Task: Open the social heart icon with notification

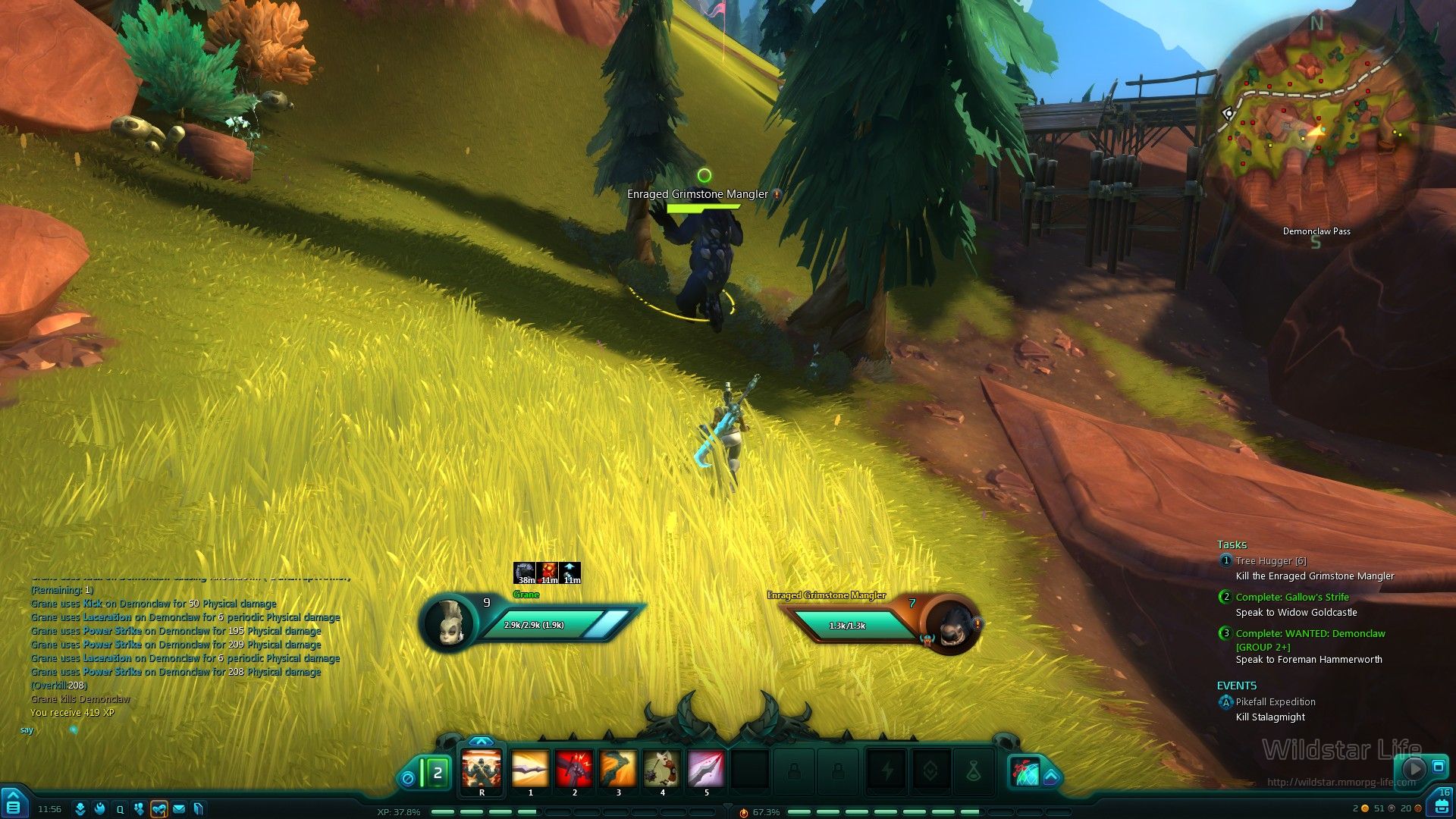Action: tap(158, 809)
